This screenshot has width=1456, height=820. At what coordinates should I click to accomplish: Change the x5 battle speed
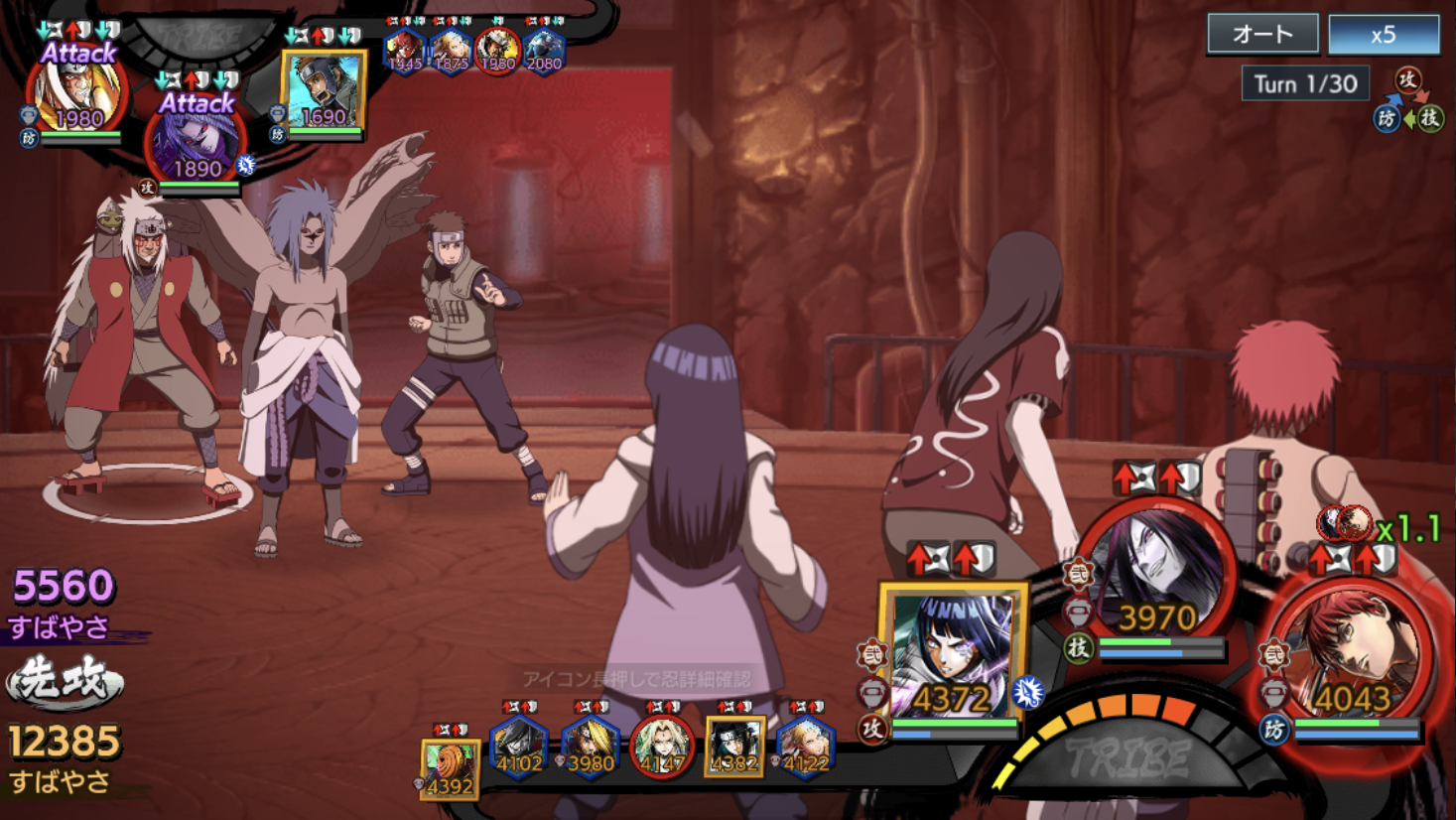(1384, 34)
